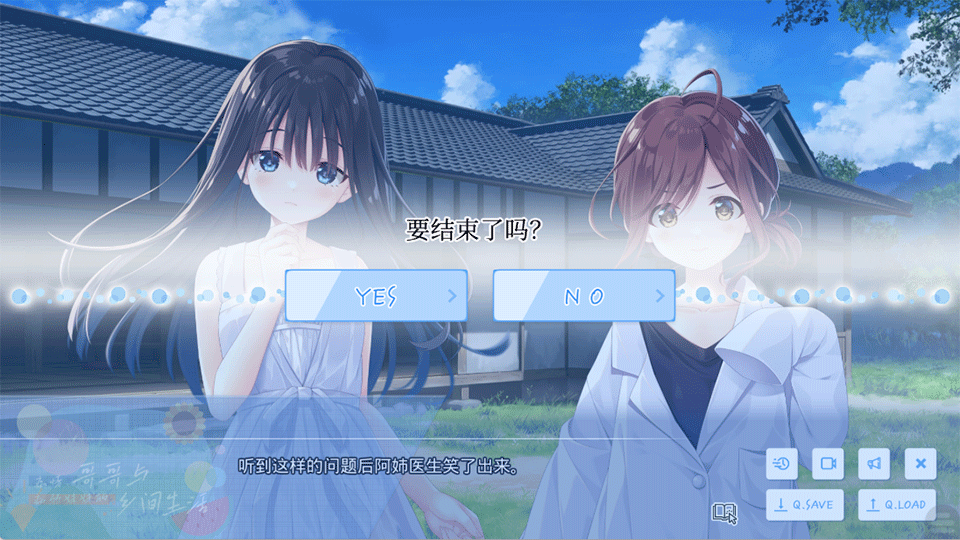This screenshot has width=960, height=540.
Task: Open the clock history icon
Action: coord(782,463)
